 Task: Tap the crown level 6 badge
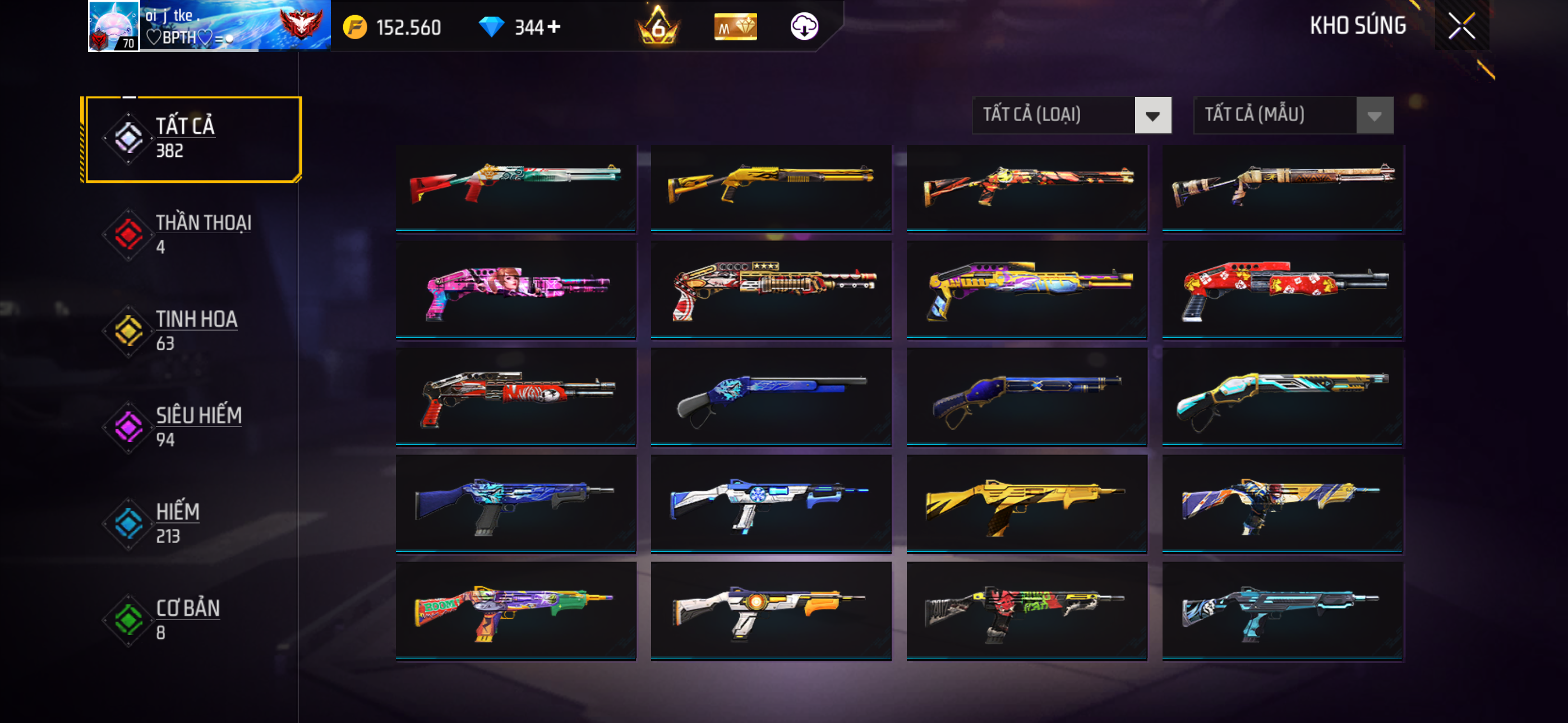658,27
